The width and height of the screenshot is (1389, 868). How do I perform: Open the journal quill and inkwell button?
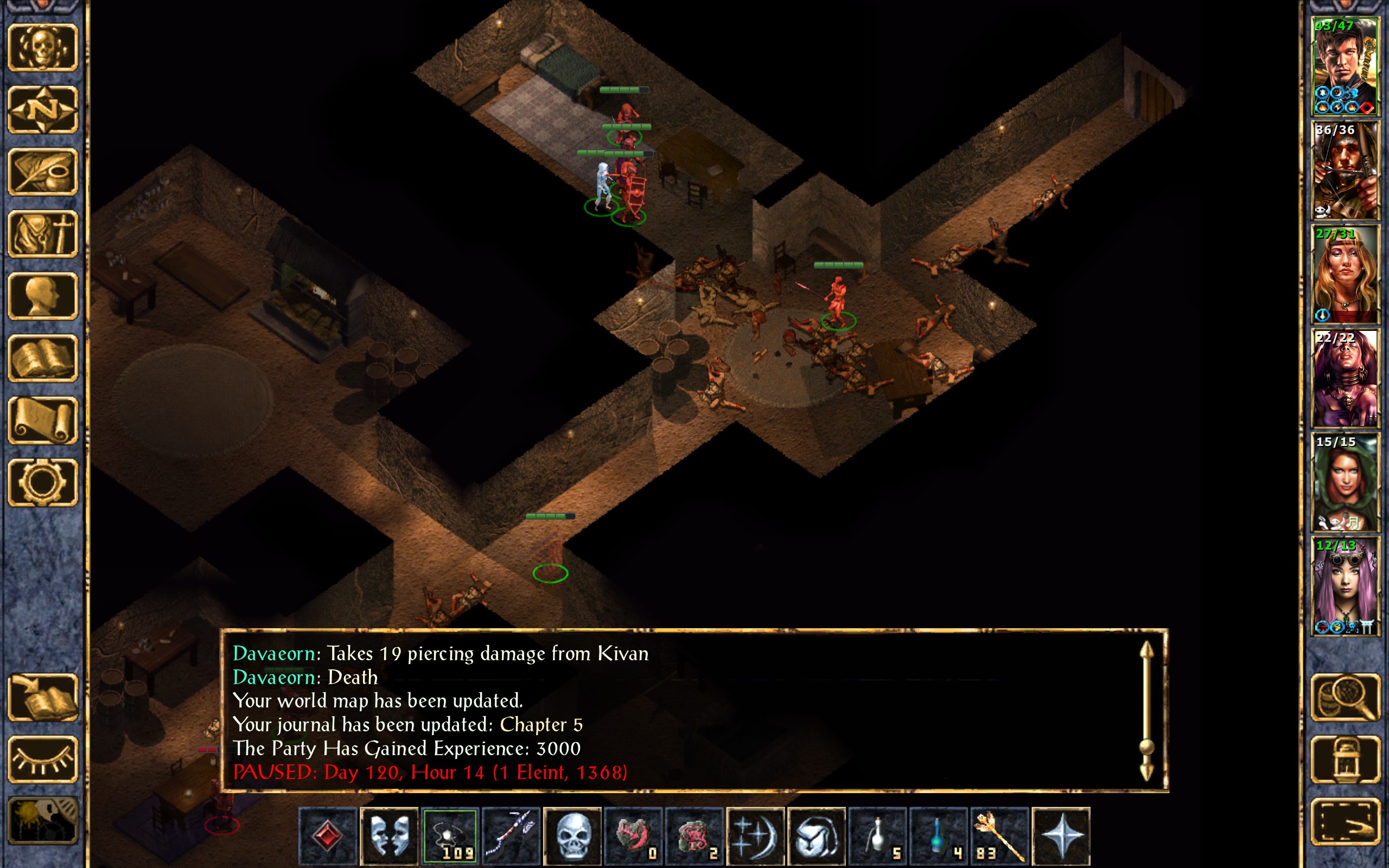tap(42, 171)
